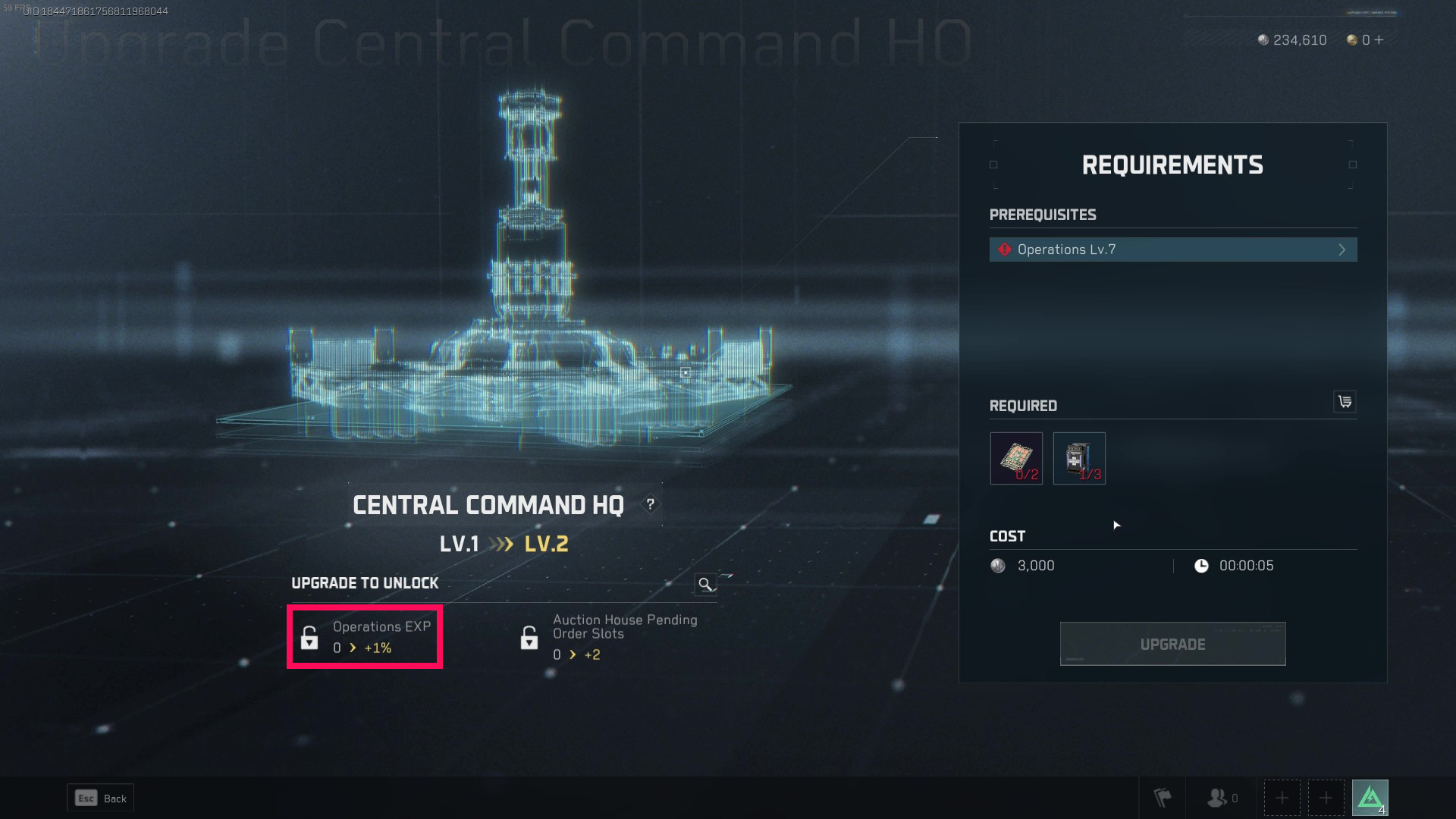Open the flag icon in bottom bar
This screenshot has height=819, width=1456.
(1162, 798)
